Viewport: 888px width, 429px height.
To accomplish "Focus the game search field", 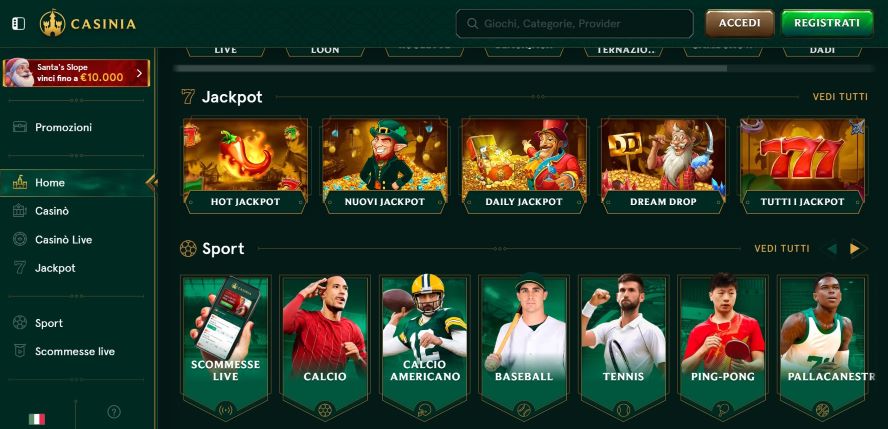I will click(575, 23).
